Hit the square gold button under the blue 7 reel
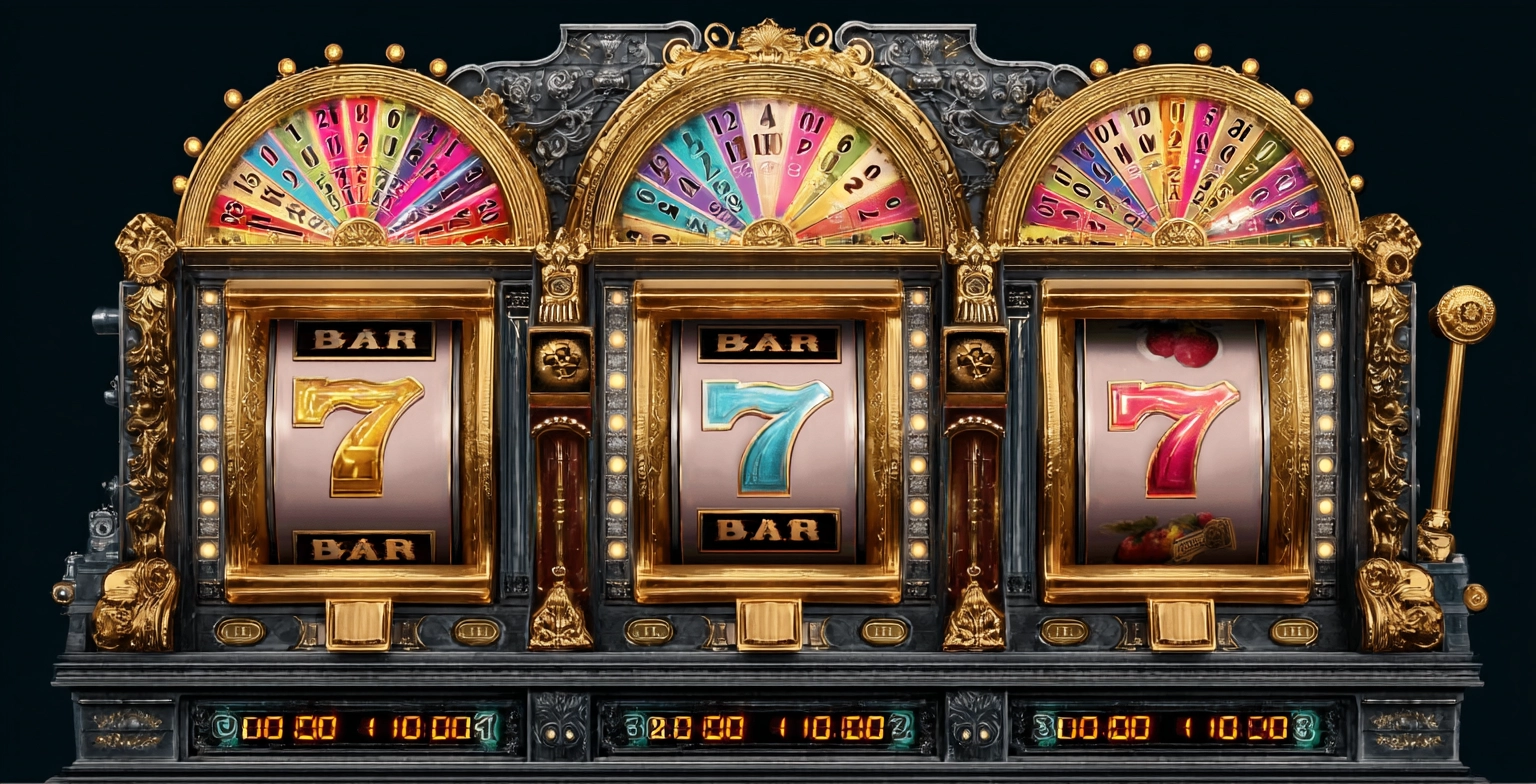The height and width of the screenshot is (784, 1536). pyautogui.click(x=769, y=624)
